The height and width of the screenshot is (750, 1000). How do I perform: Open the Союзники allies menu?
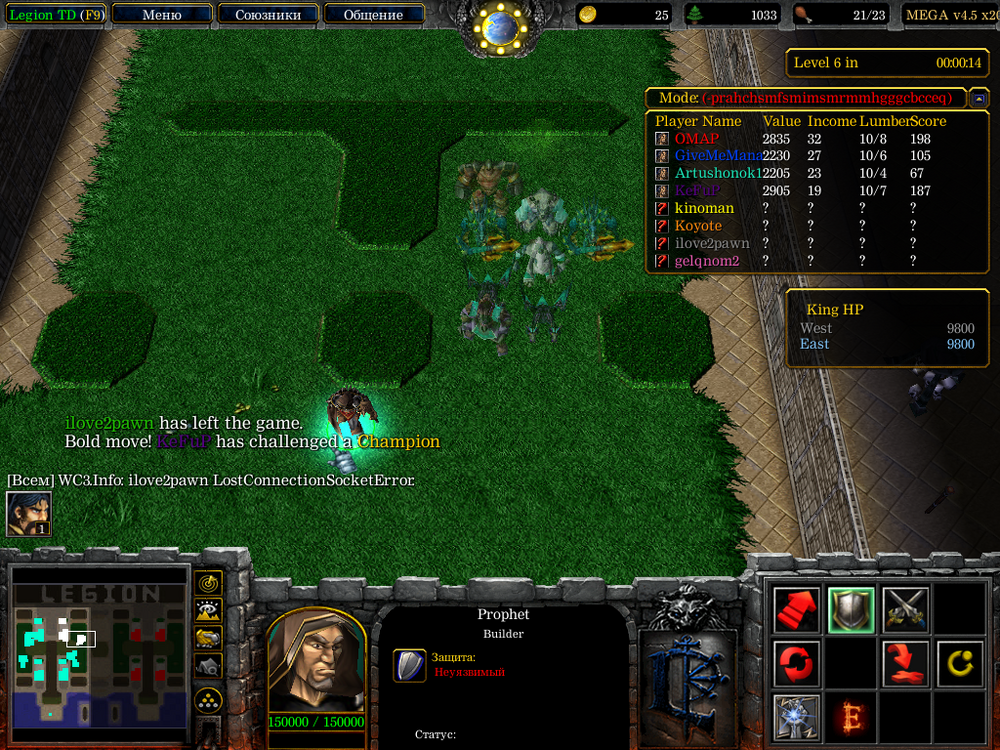click(267, 14)
